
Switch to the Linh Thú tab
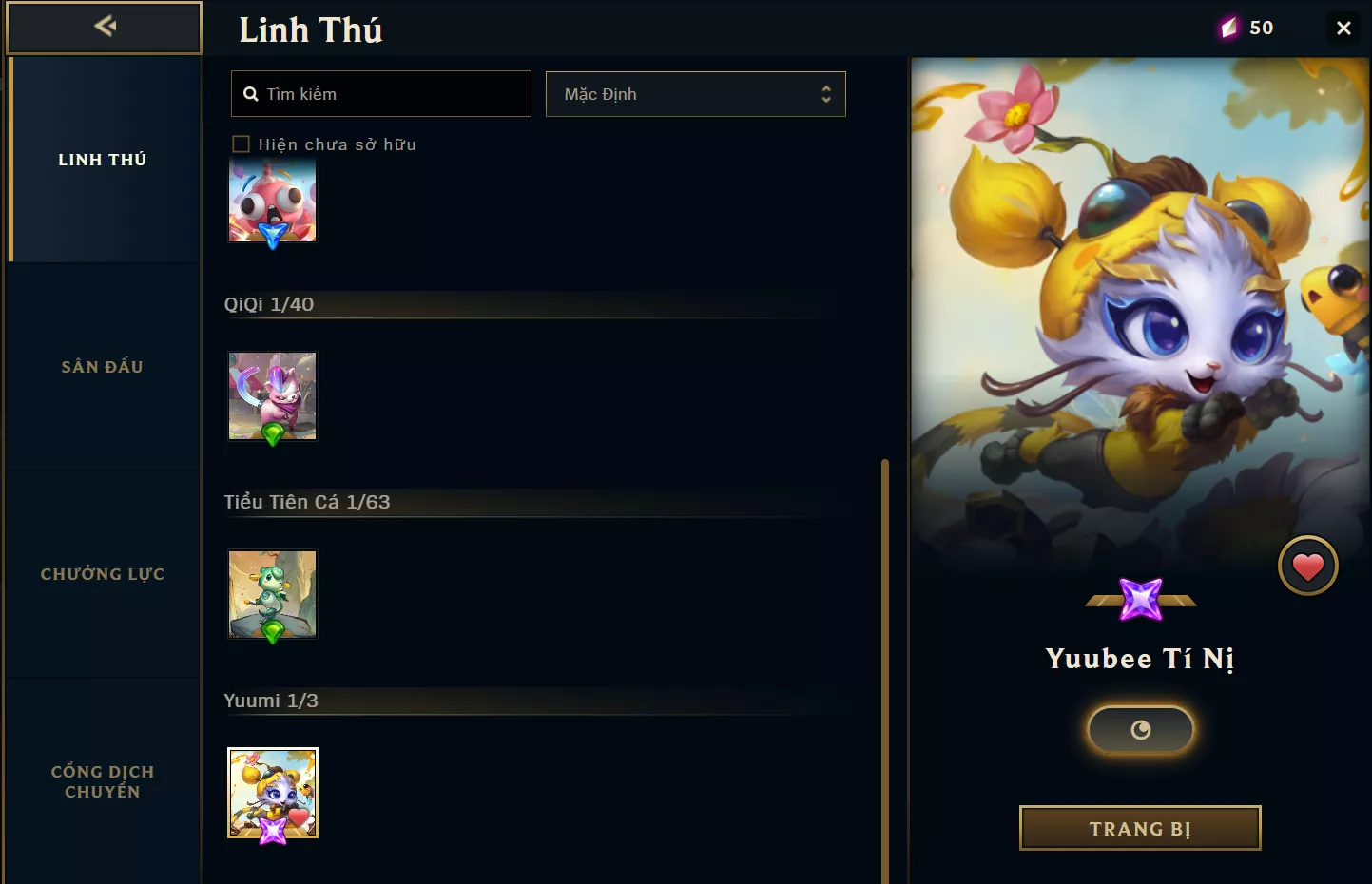pyautogui.click(x=103, y=160)
